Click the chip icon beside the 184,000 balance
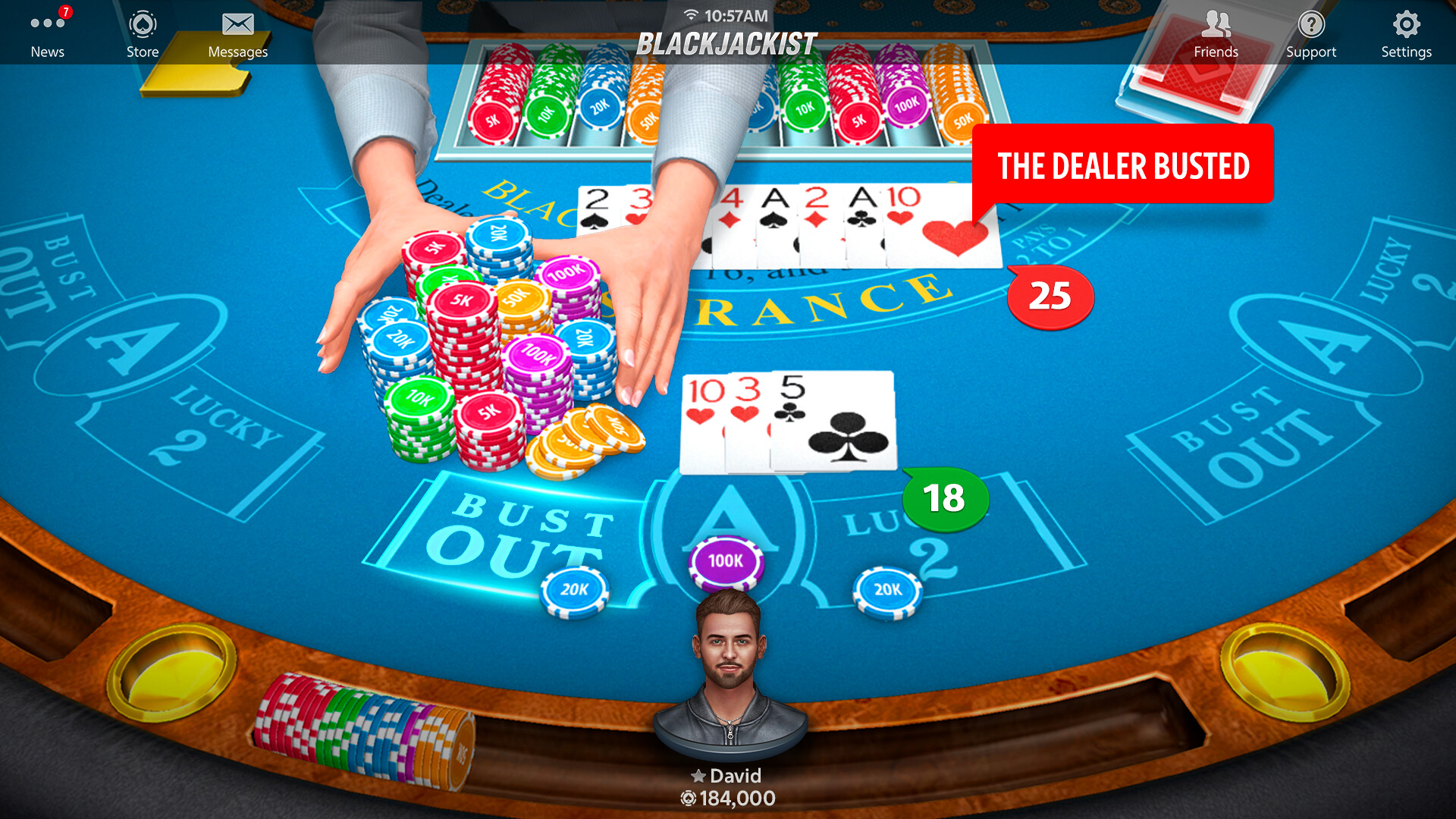 pos(687,798)
